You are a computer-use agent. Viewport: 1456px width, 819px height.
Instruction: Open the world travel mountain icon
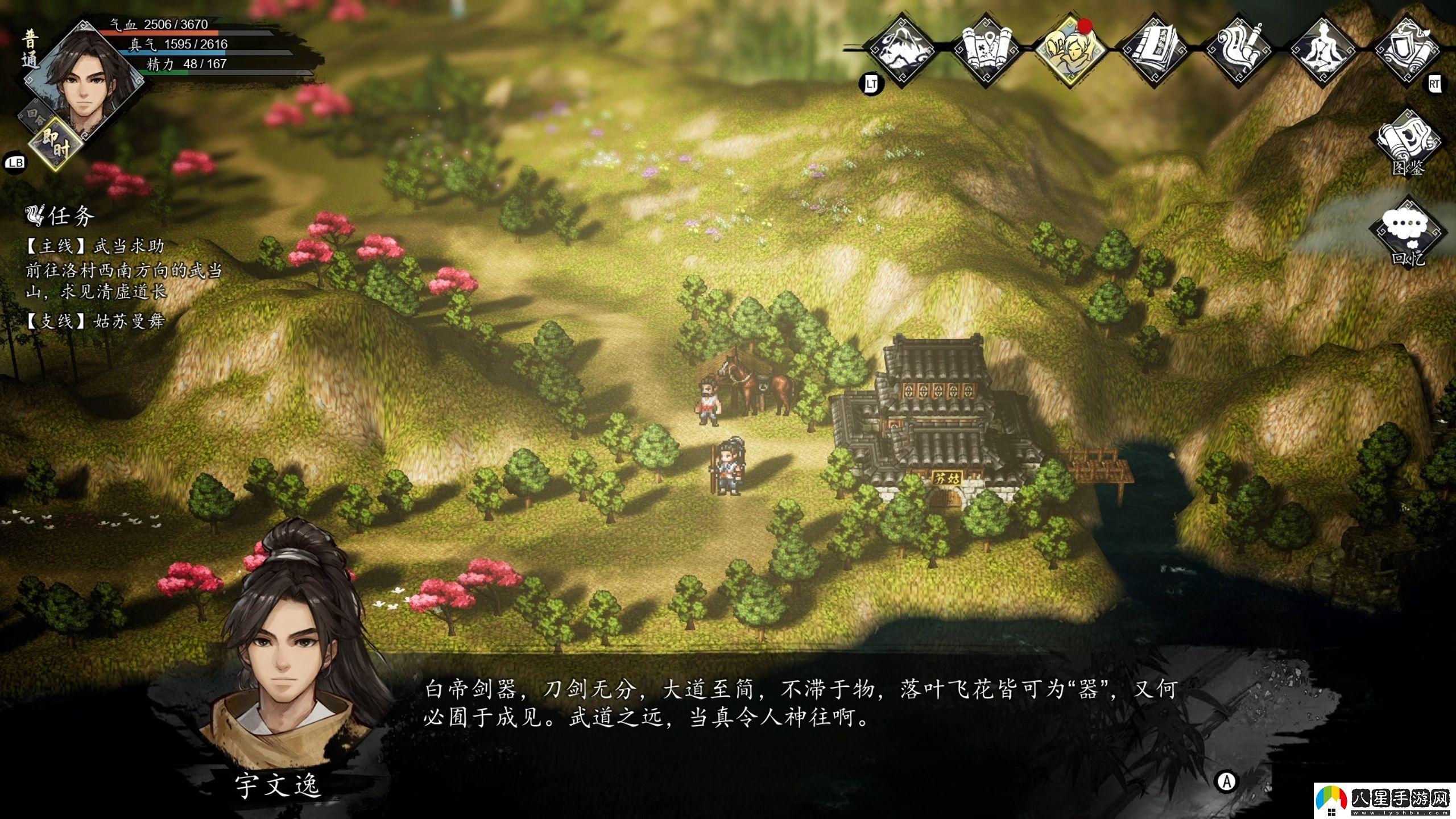point(906,51)
